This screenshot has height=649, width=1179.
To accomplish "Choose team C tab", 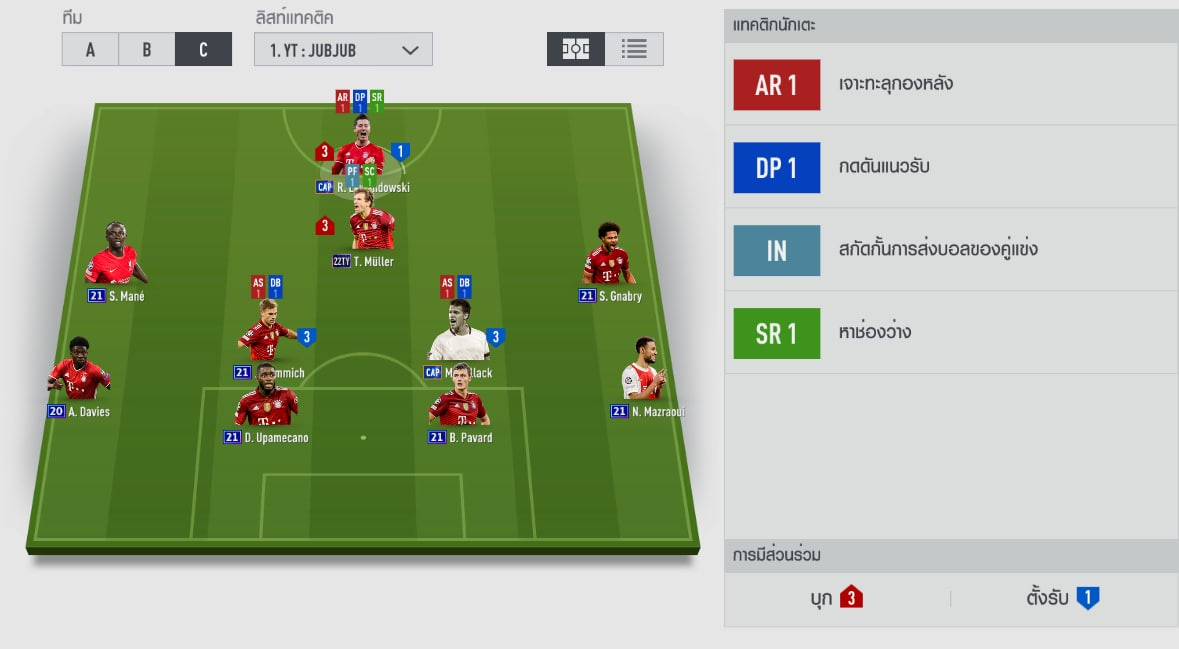I will click(x=203, y=50).
